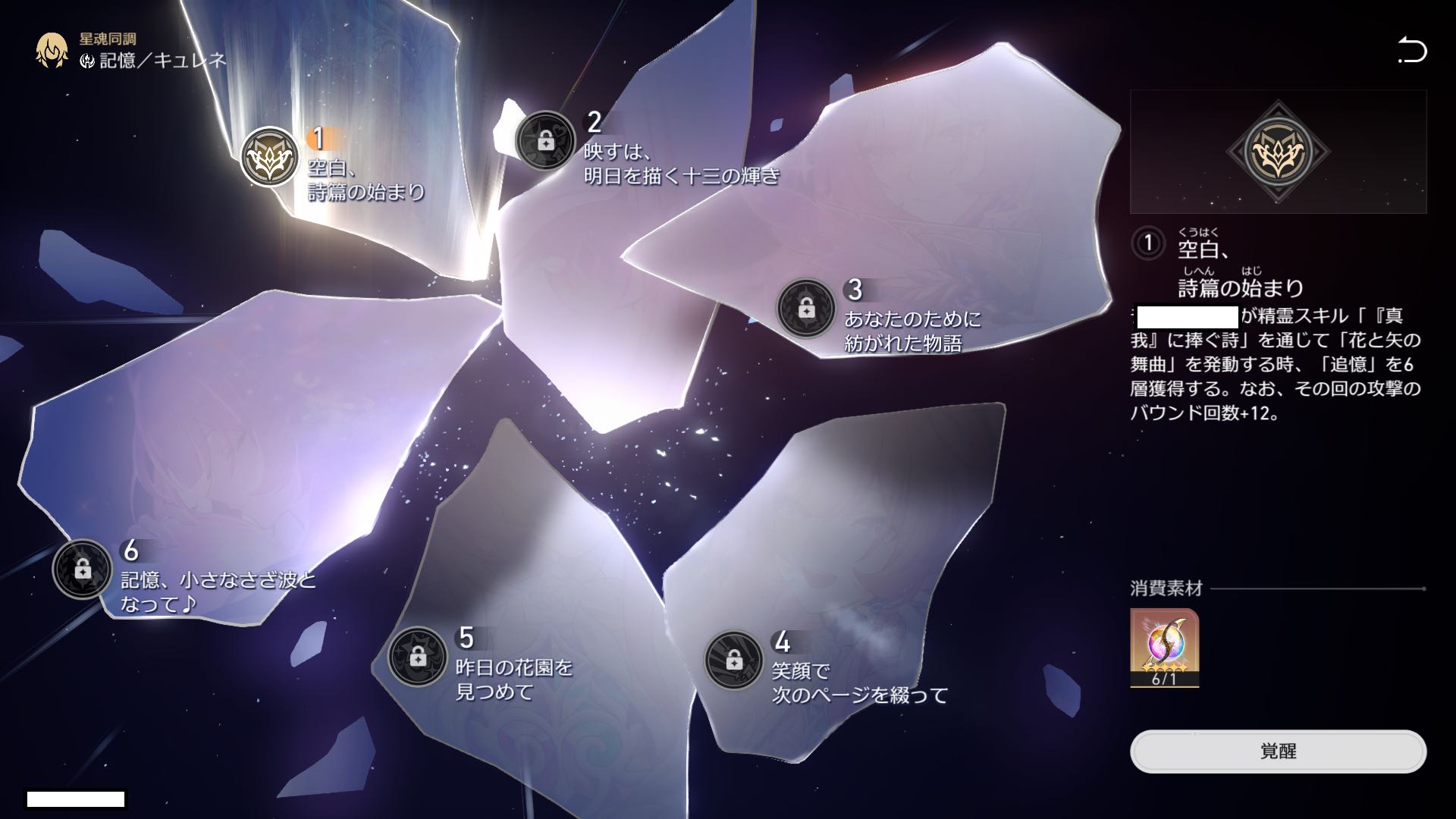
Task: View the large Eidolon emblem preview
Action: 1278,152
